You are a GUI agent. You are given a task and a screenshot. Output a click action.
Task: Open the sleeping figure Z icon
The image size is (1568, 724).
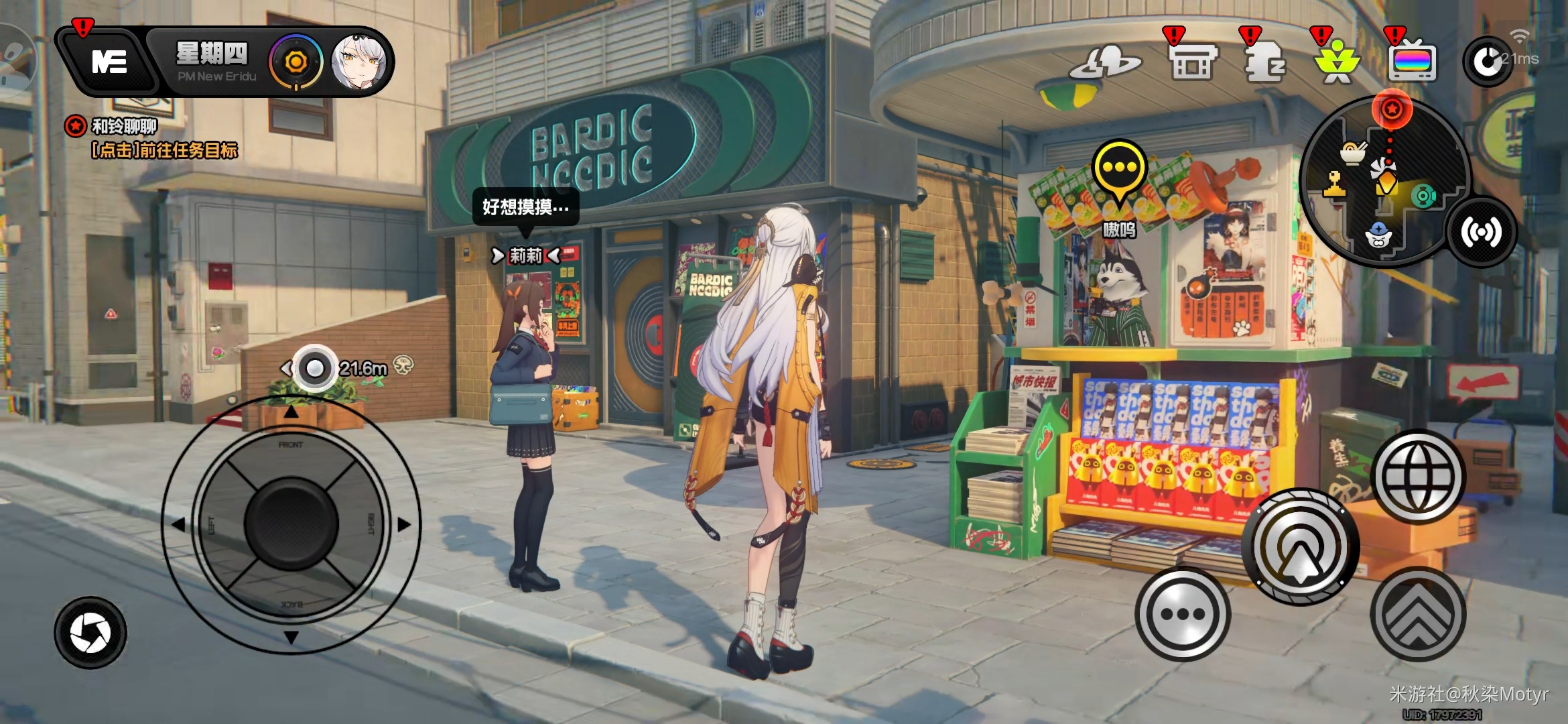click(1264, 62)
